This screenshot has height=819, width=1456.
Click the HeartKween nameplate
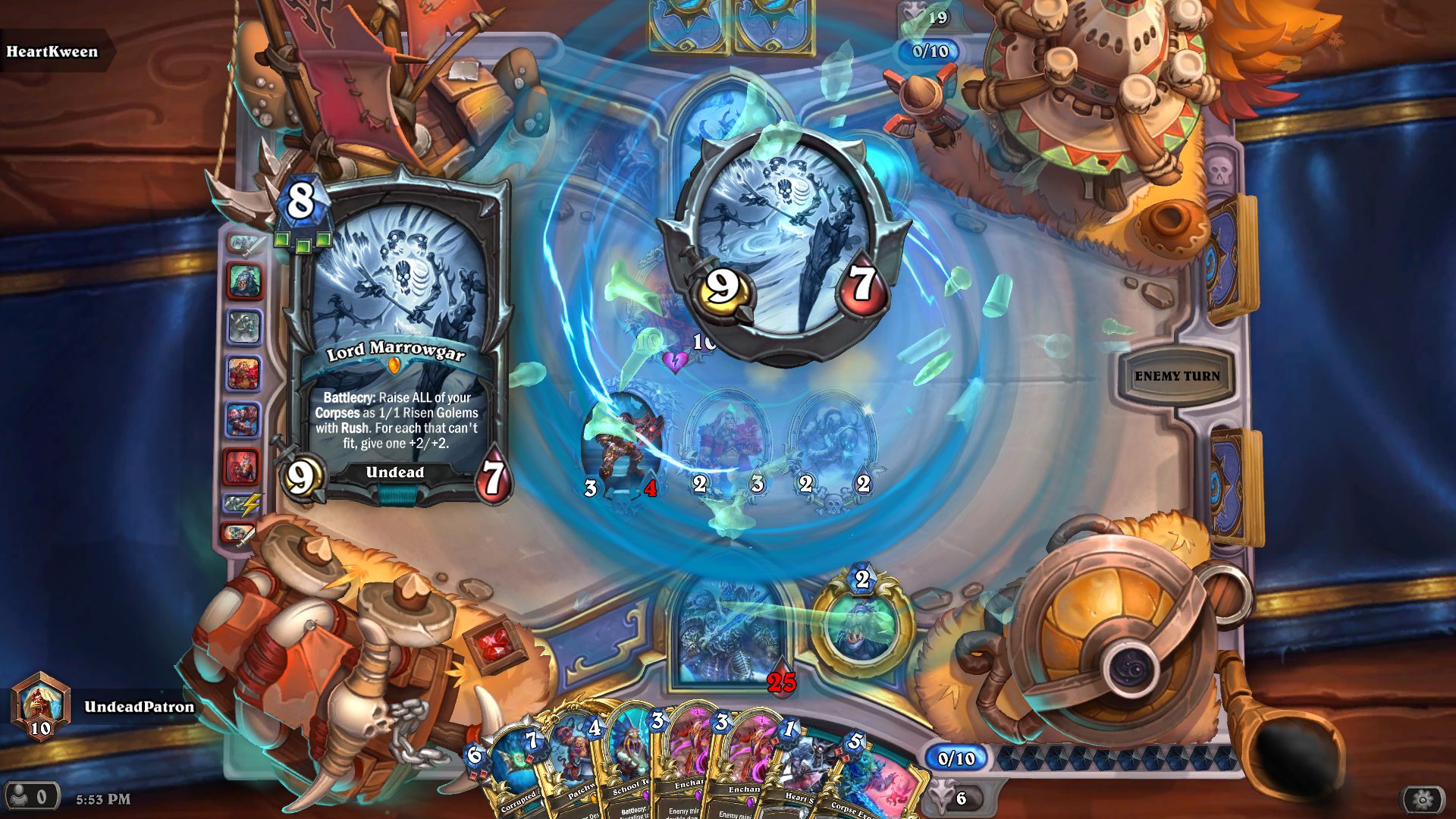pos(52,52)
